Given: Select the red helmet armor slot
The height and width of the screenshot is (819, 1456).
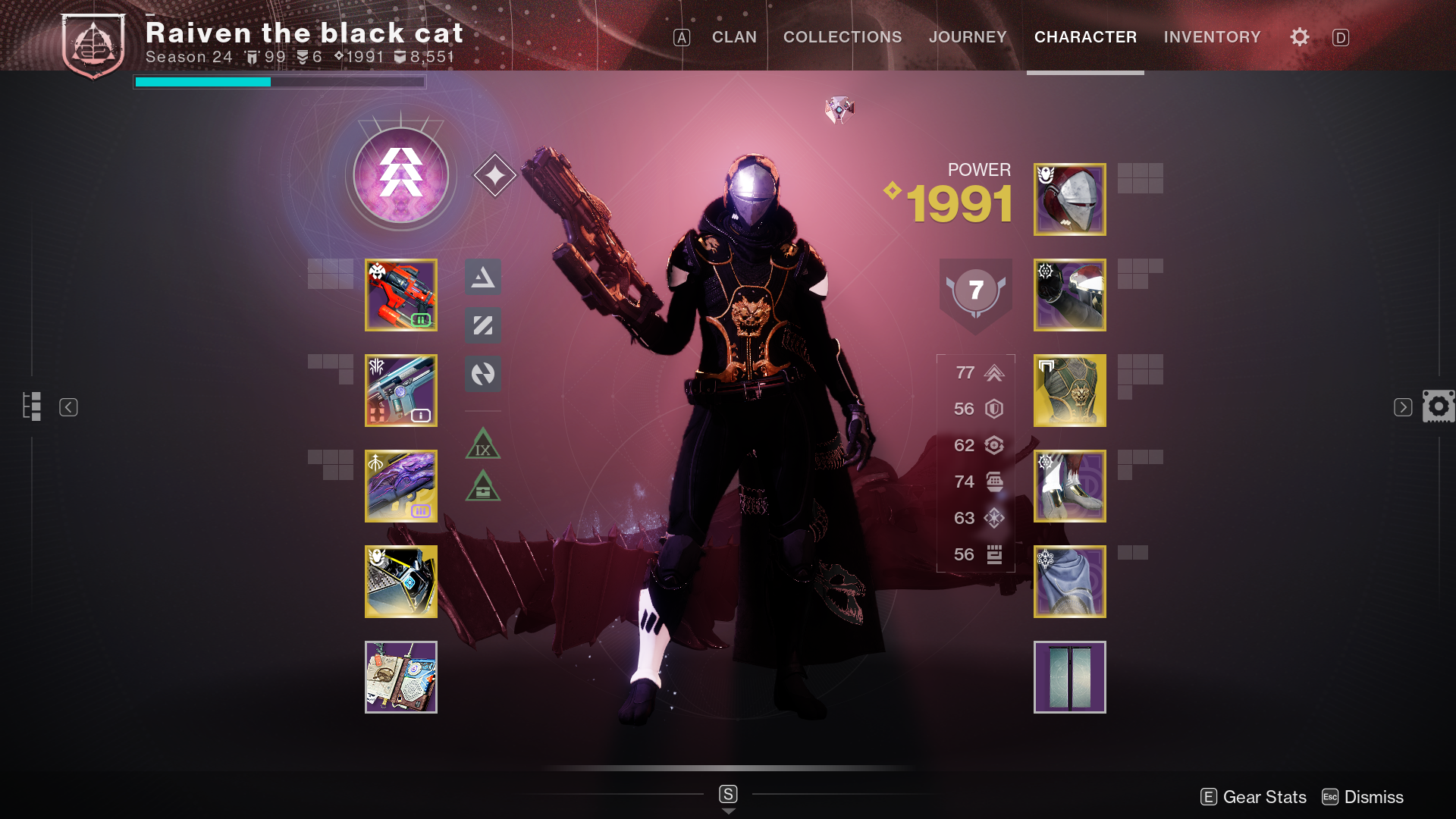Looking at the screenshot, I should point(1069,199).
